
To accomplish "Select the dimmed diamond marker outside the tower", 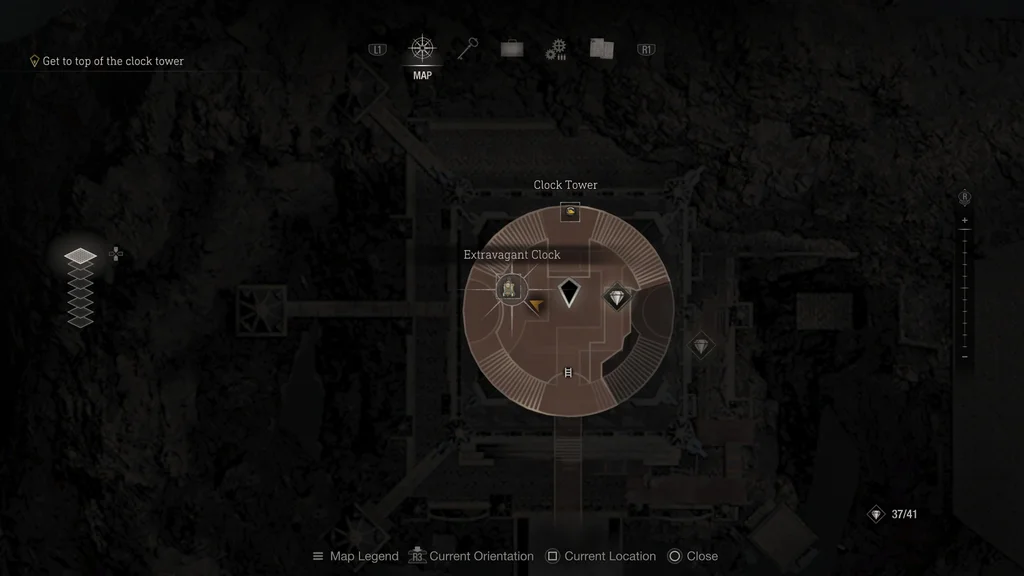I will click(702, 346).
